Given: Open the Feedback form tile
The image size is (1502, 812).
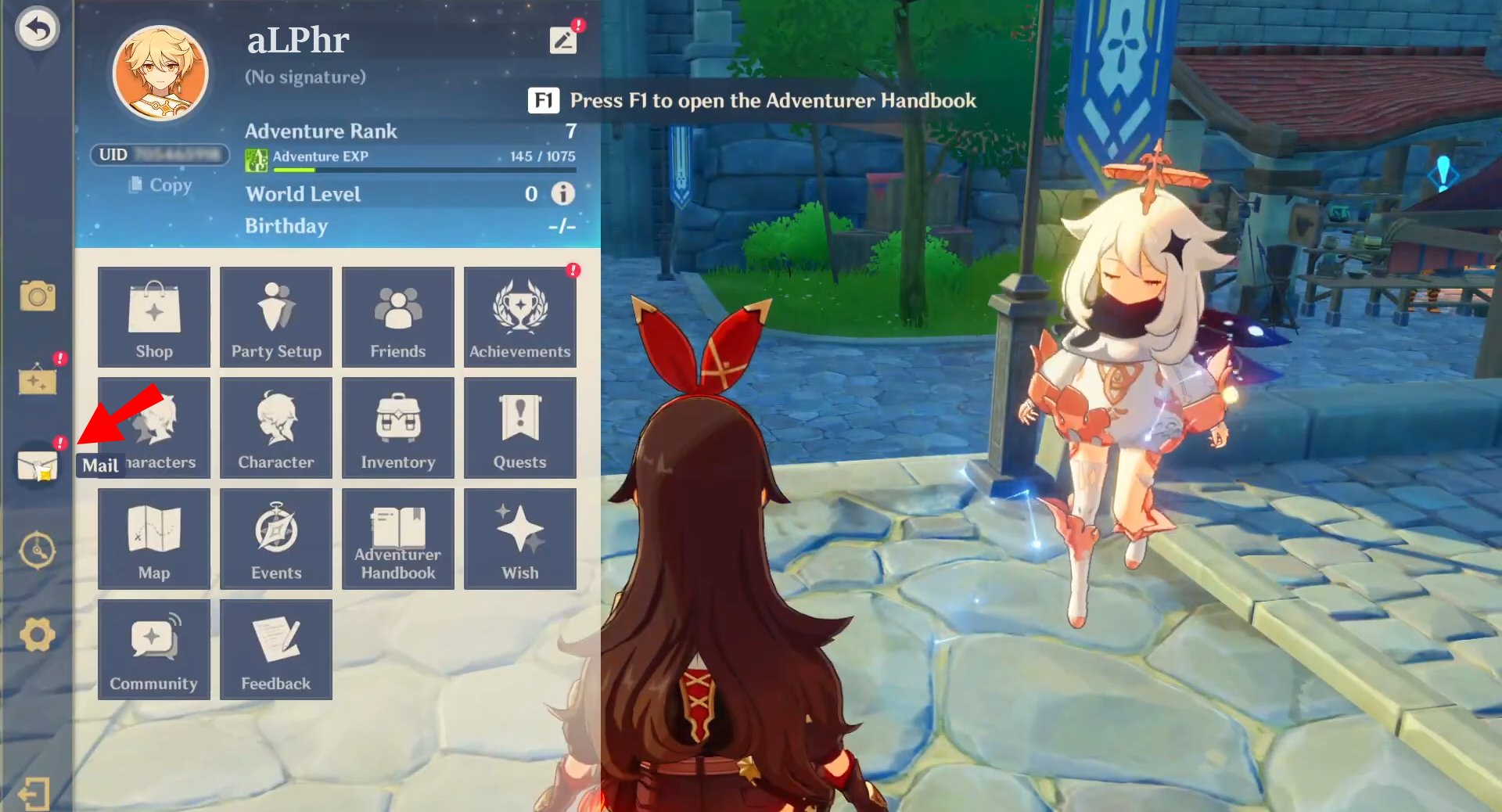Looking at the screenshot, I should pyautogui.click(x=276, y=650).
